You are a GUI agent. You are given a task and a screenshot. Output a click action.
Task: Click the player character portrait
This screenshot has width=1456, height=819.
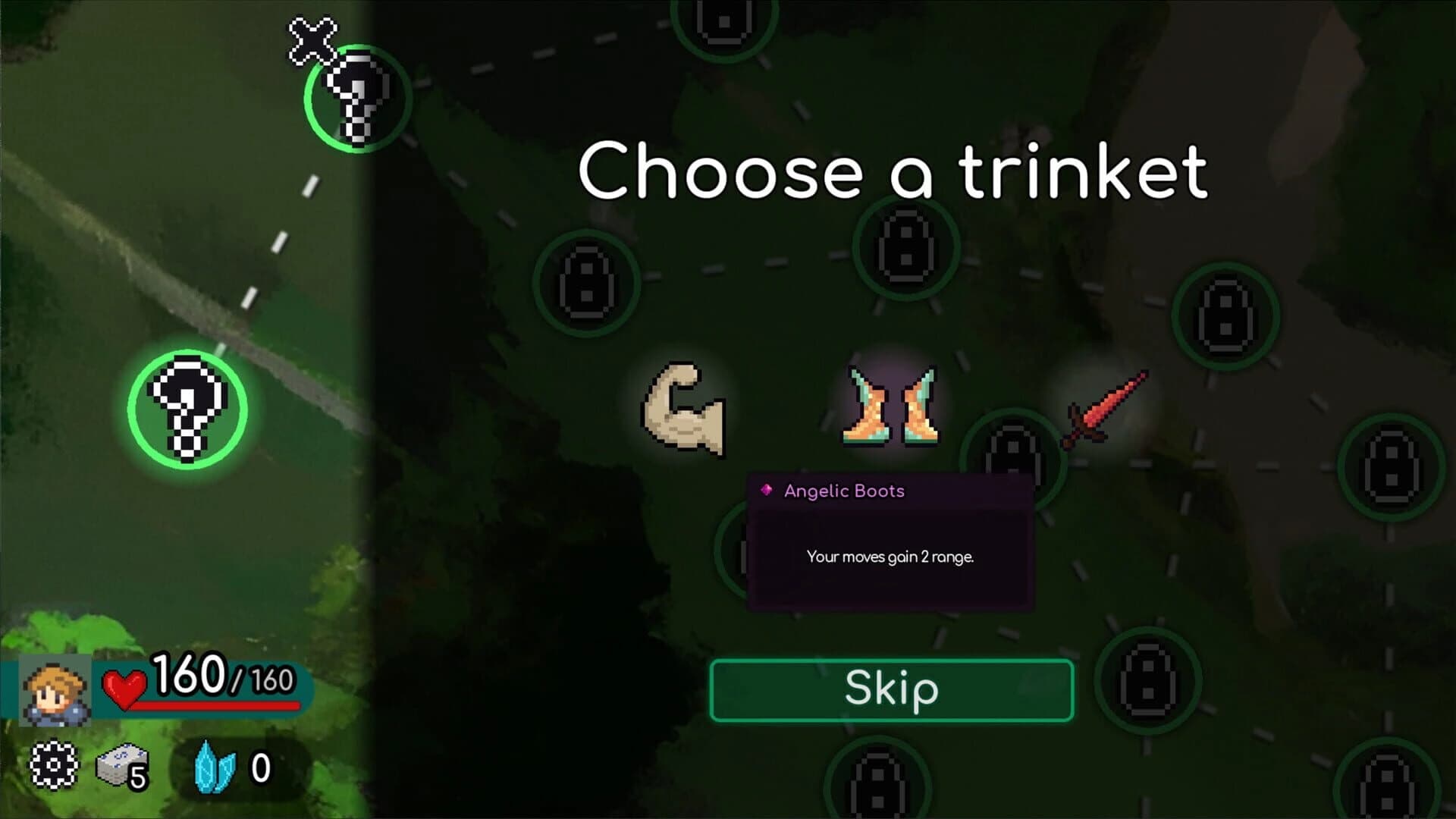(x=53, y=690)
